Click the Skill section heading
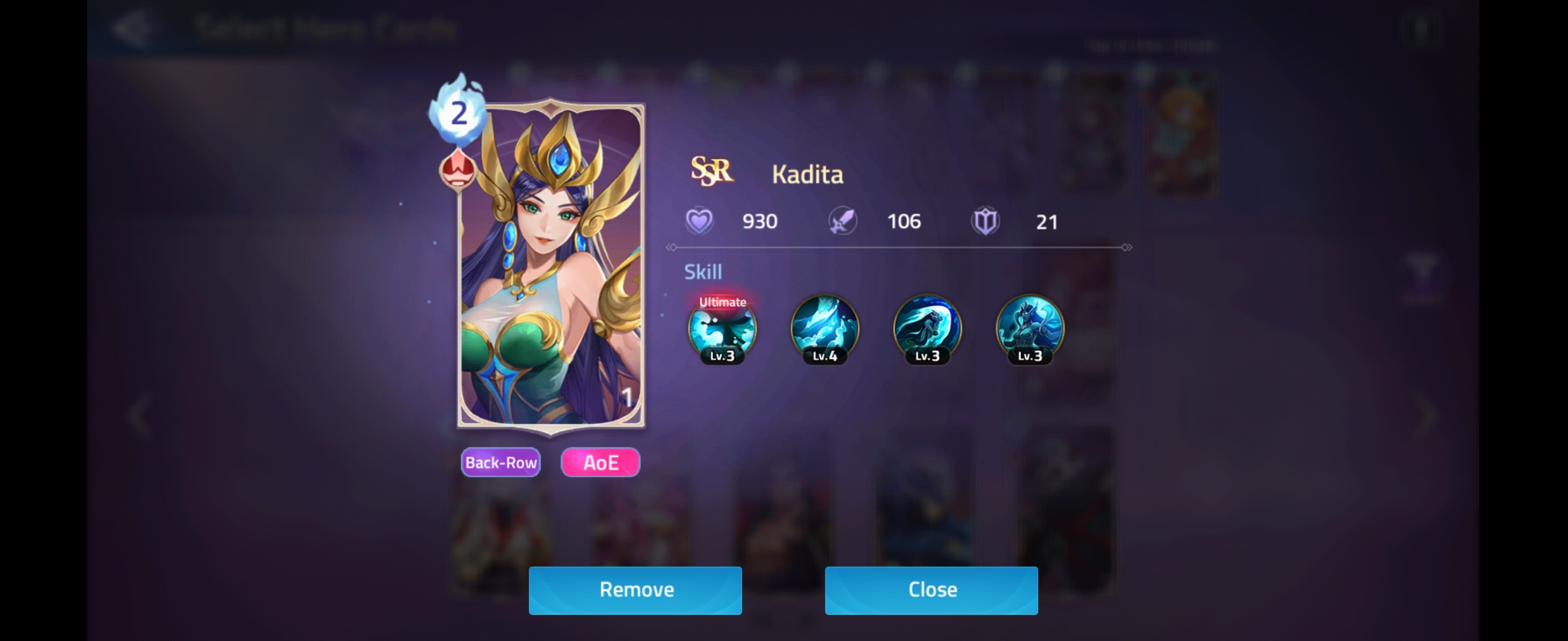1568x641 pixels. pos(703,272)
